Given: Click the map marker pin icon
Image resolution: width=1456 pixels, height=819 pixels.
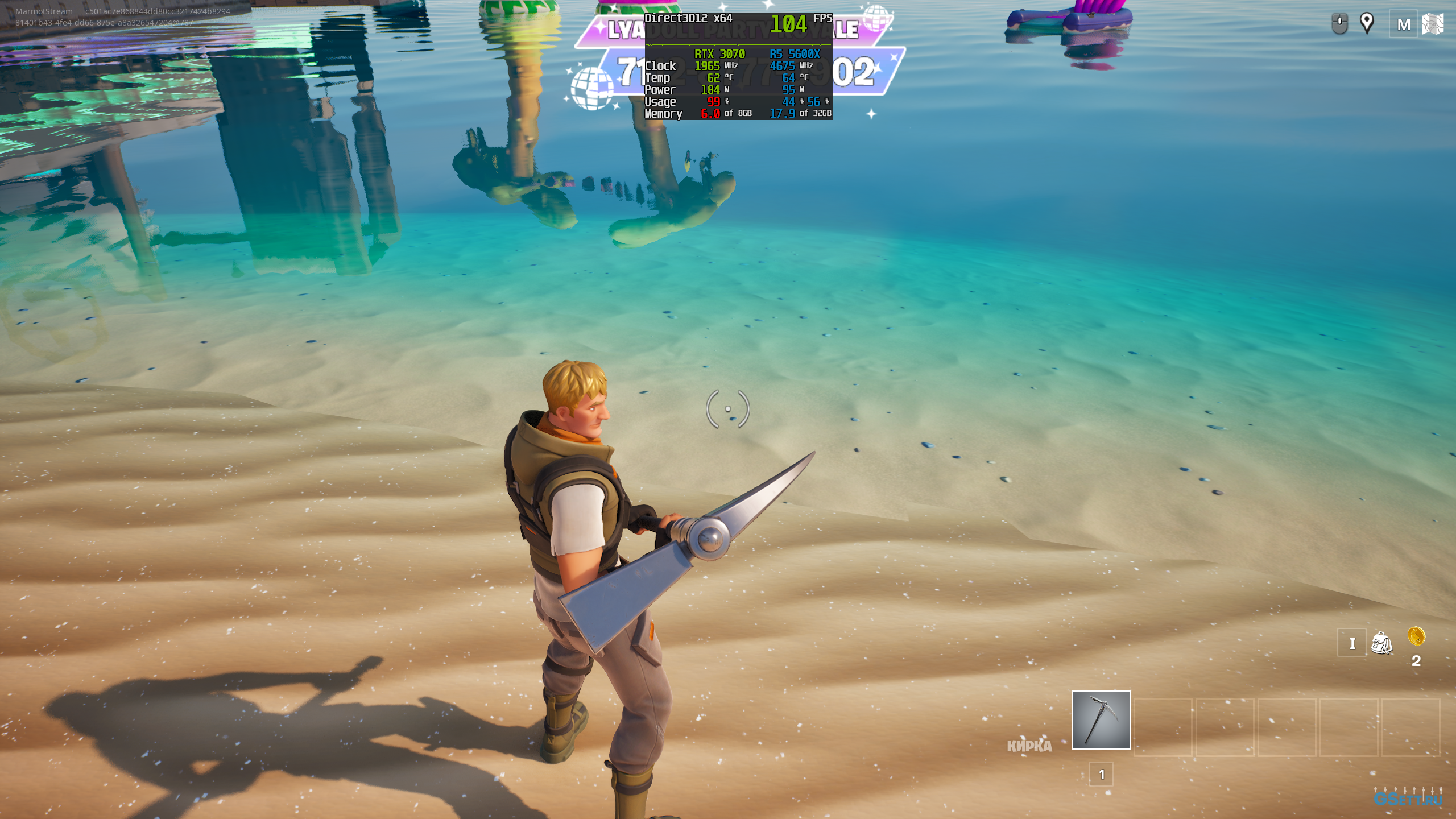Looking at the screenshot, I should click(x=1366, y=23).
